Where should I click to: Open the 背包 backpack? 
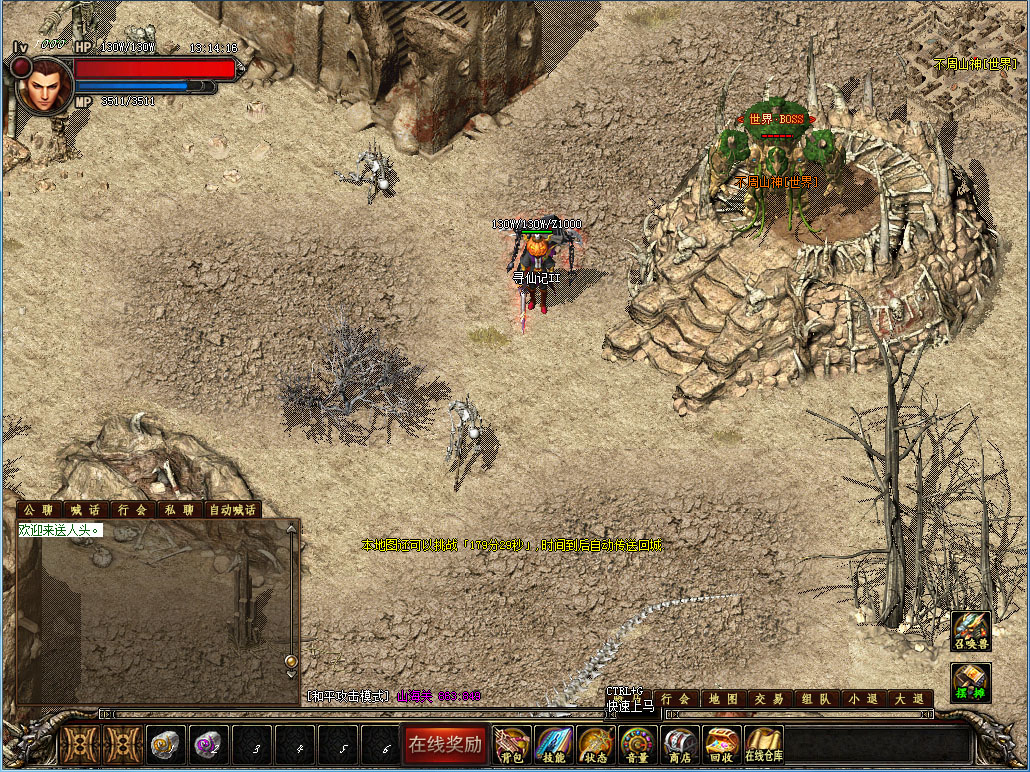pyautogui.click(x=513, y=744)
